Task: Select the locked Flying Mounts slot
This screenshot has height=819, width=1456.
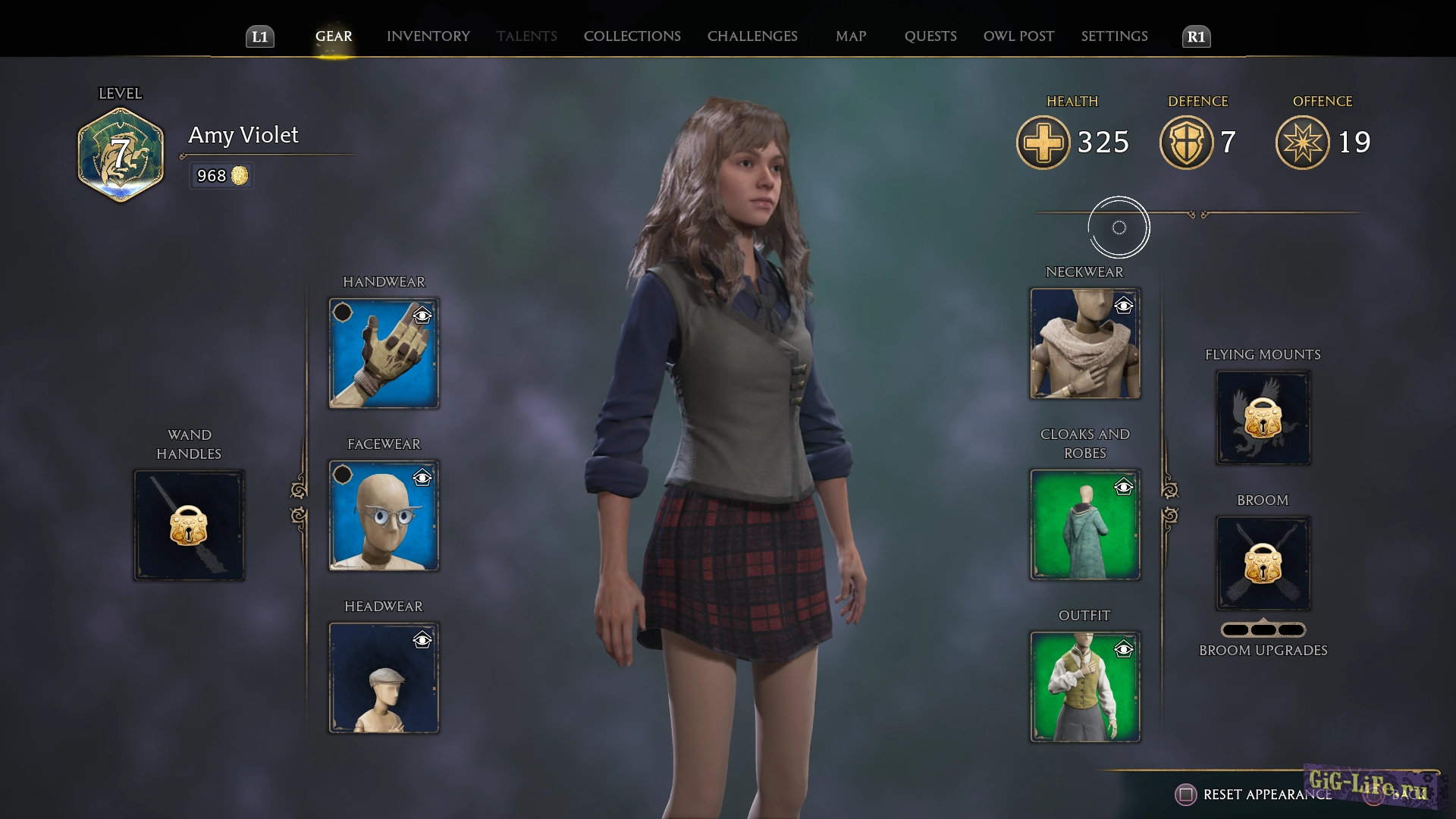Action: tap(1263, 418)
